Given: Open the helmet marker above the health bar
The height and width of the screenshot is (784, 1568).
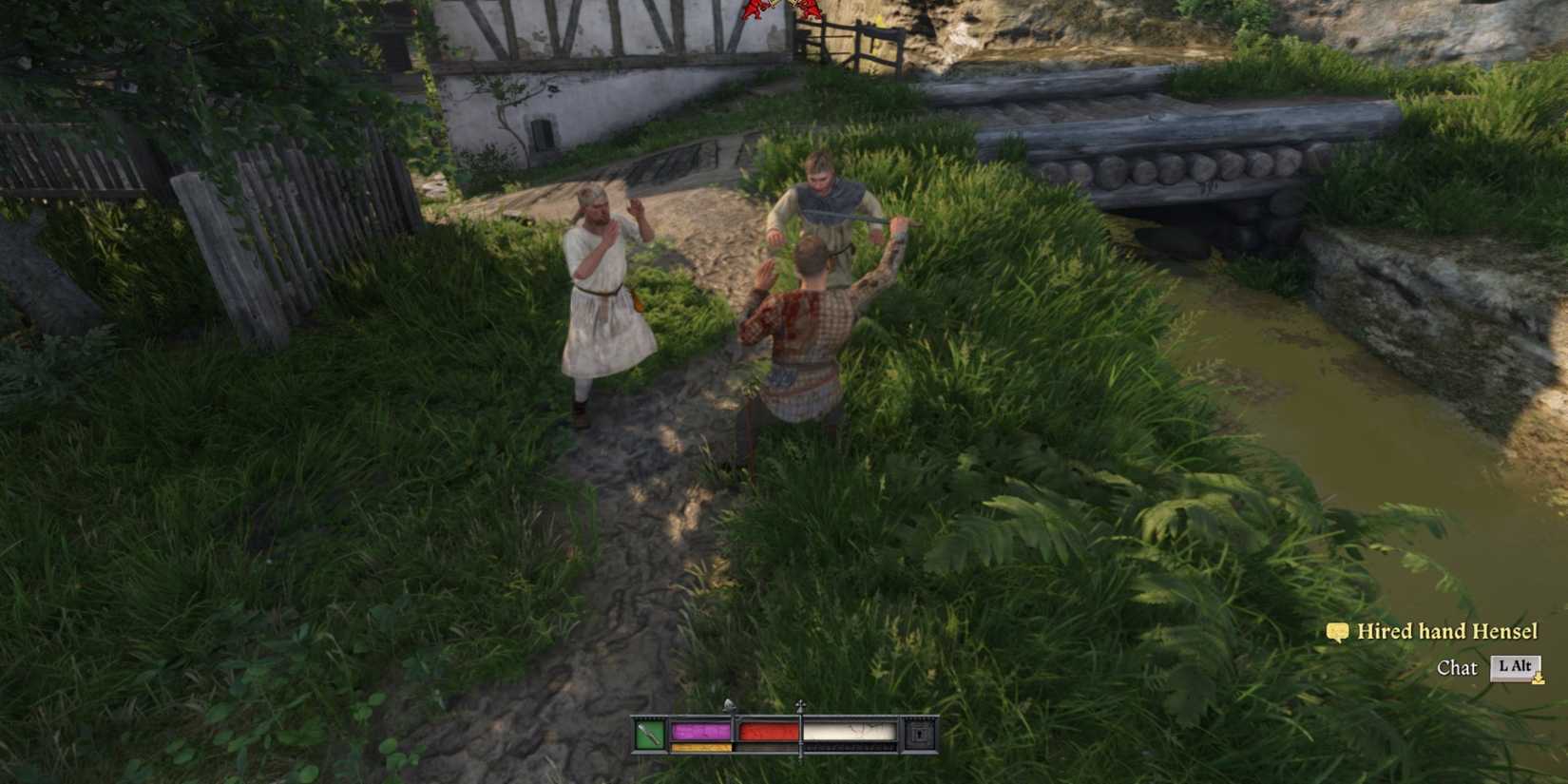Looking at the screenshot, I should 729,707.
